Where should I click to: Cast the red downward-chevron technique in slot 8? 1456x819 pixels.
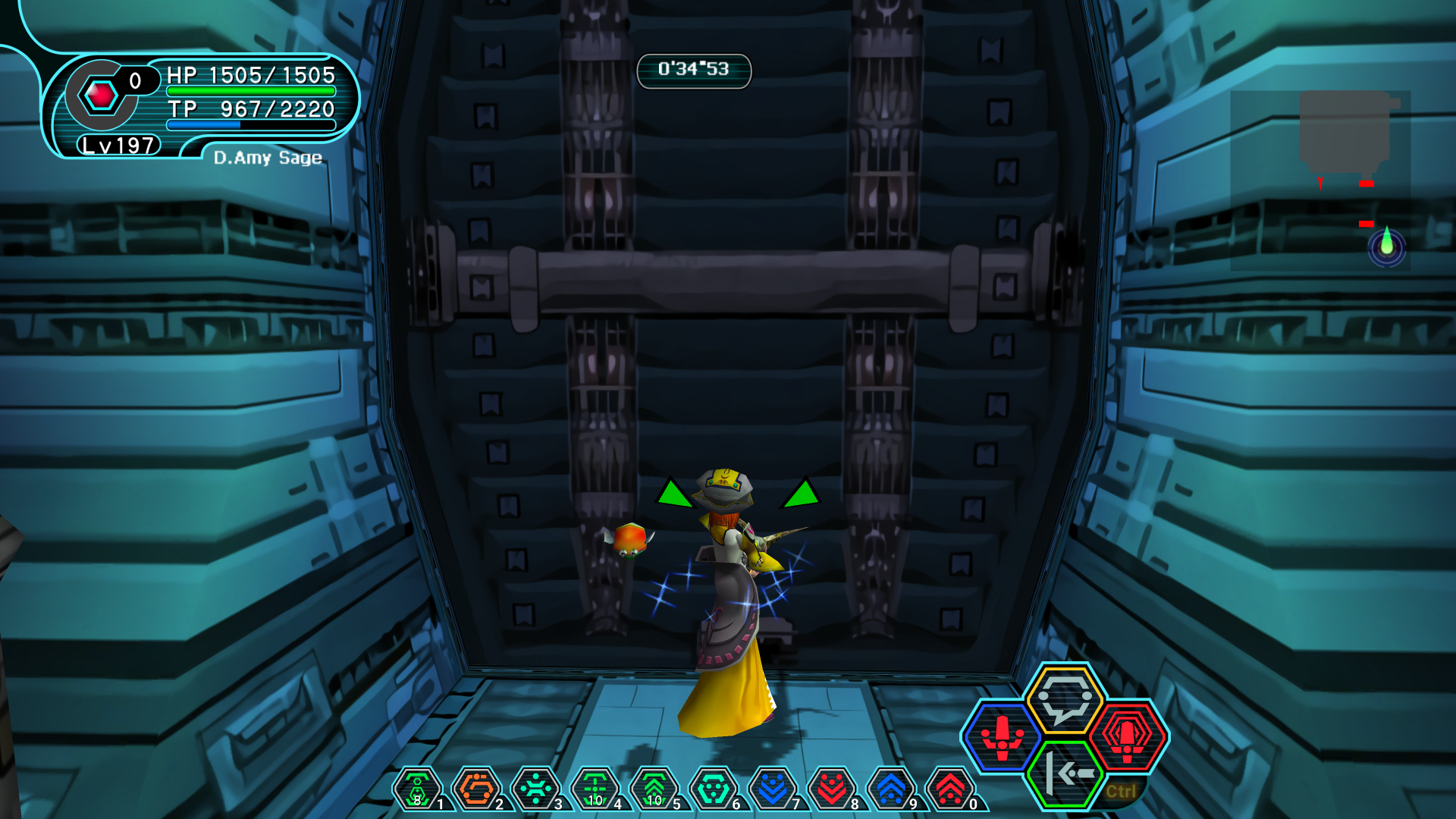(832, 789)
